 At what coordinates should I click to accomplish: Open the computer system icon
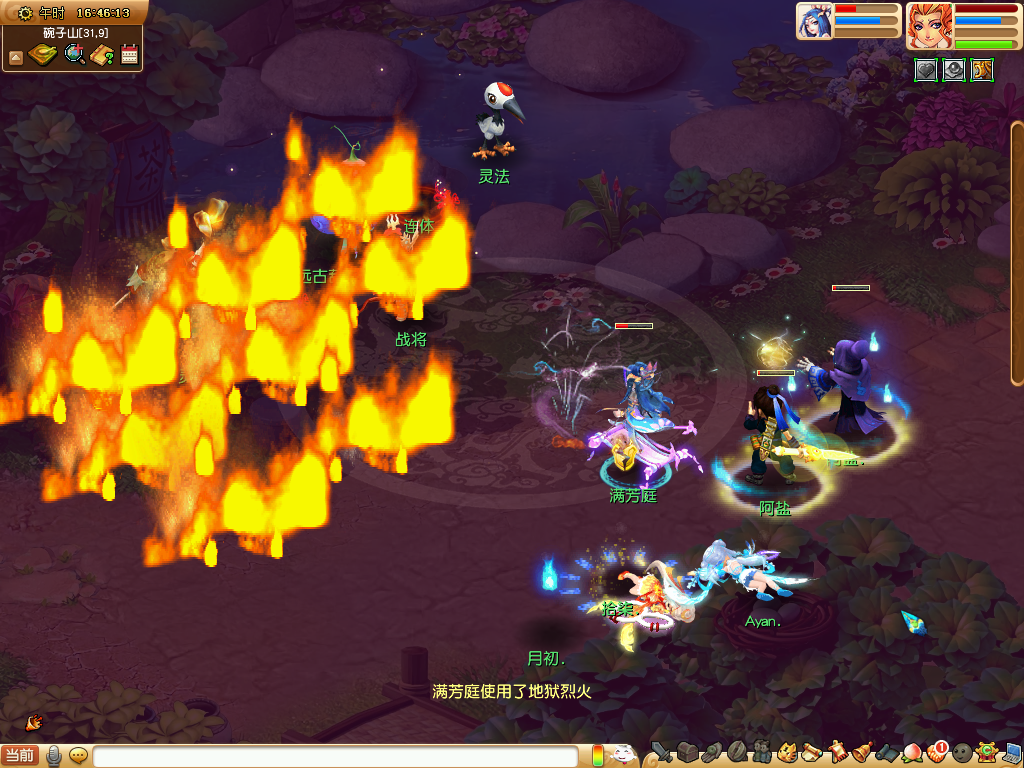(x=1012, y=752)
